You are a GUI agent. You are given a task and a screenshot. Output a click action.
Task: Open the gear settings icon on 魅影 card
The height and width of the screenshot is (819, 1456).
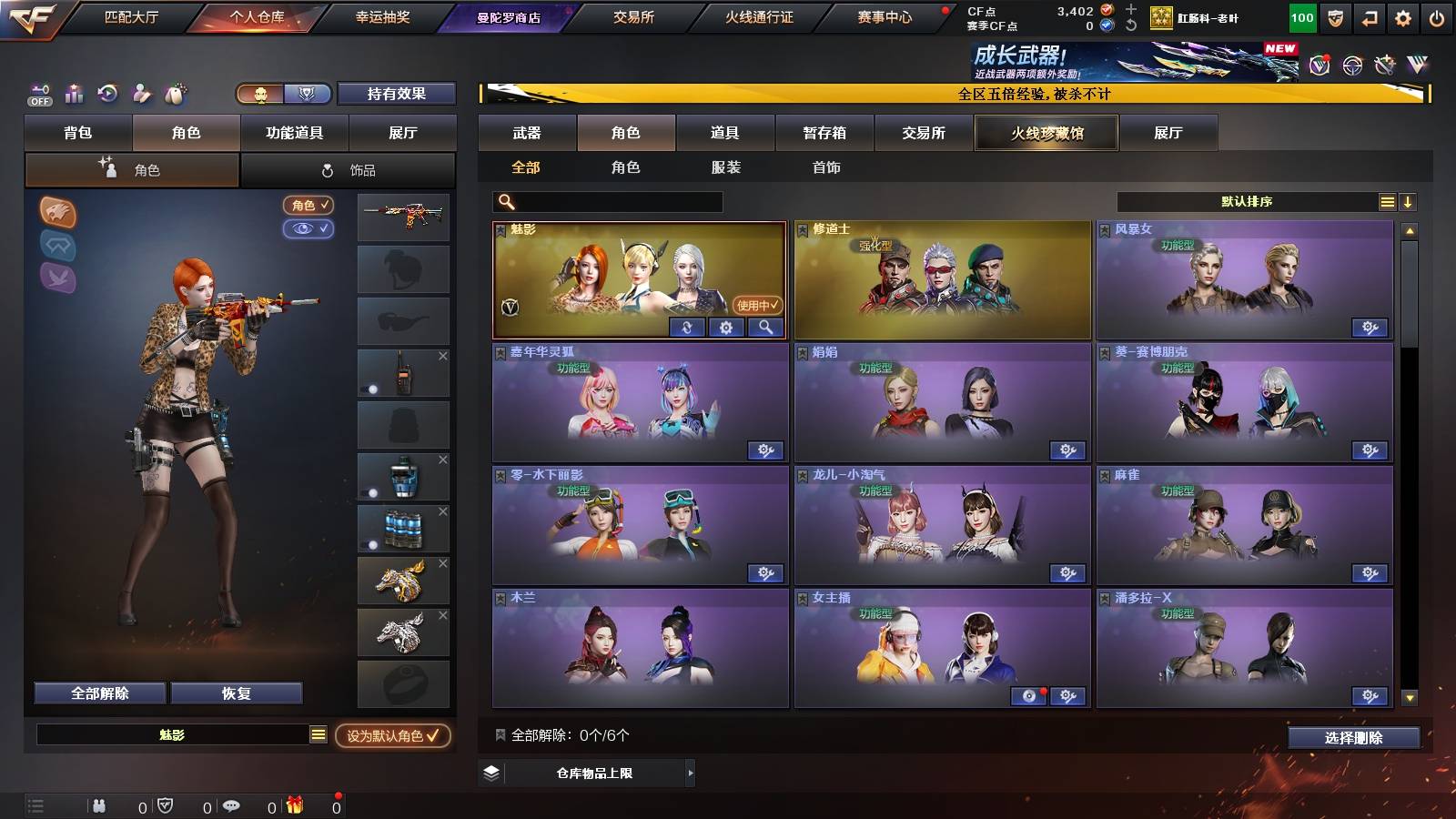click(725, 328)
